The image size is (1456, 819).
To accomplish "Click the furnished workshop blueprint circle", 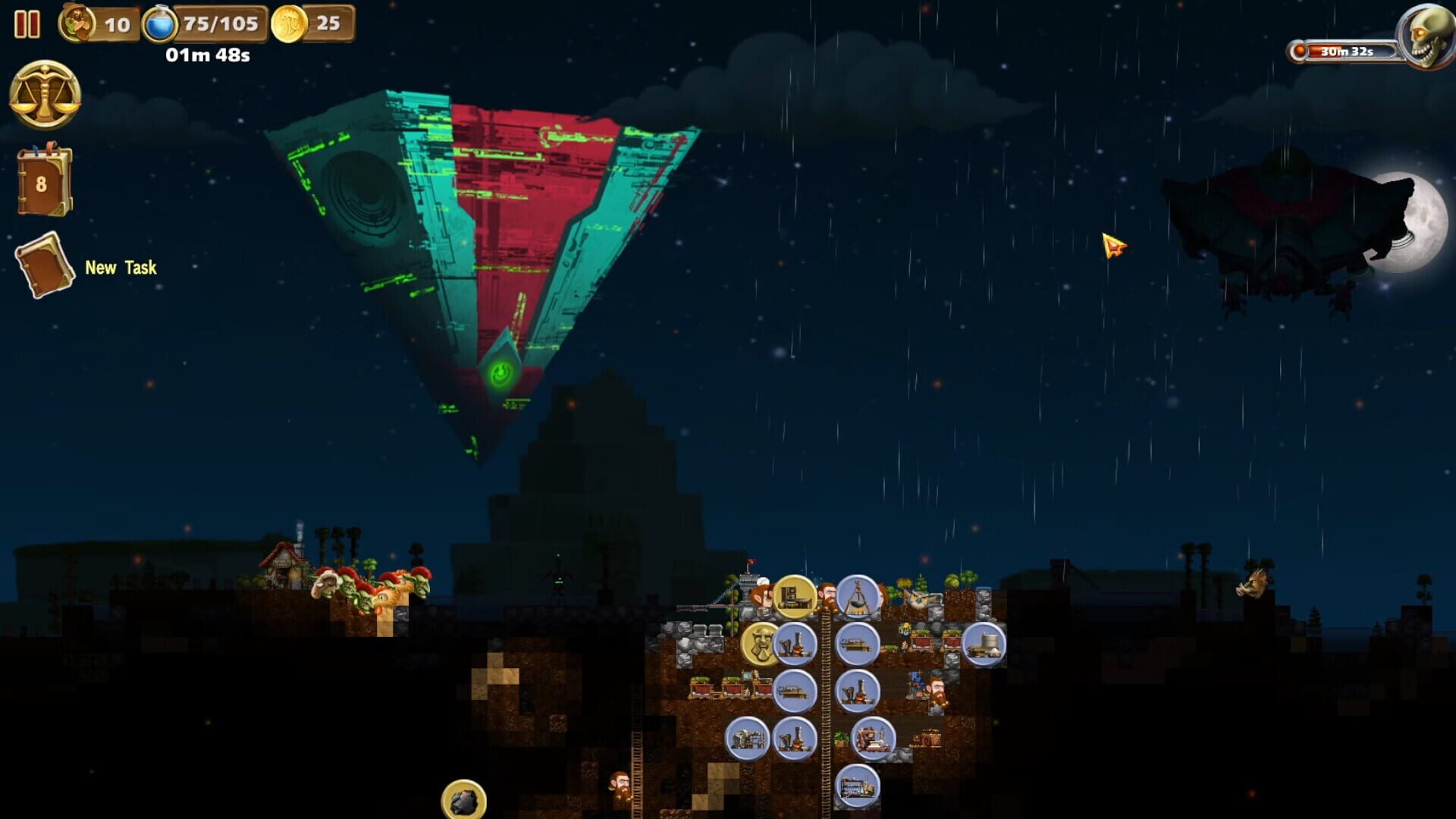I will tap(876, 740).
